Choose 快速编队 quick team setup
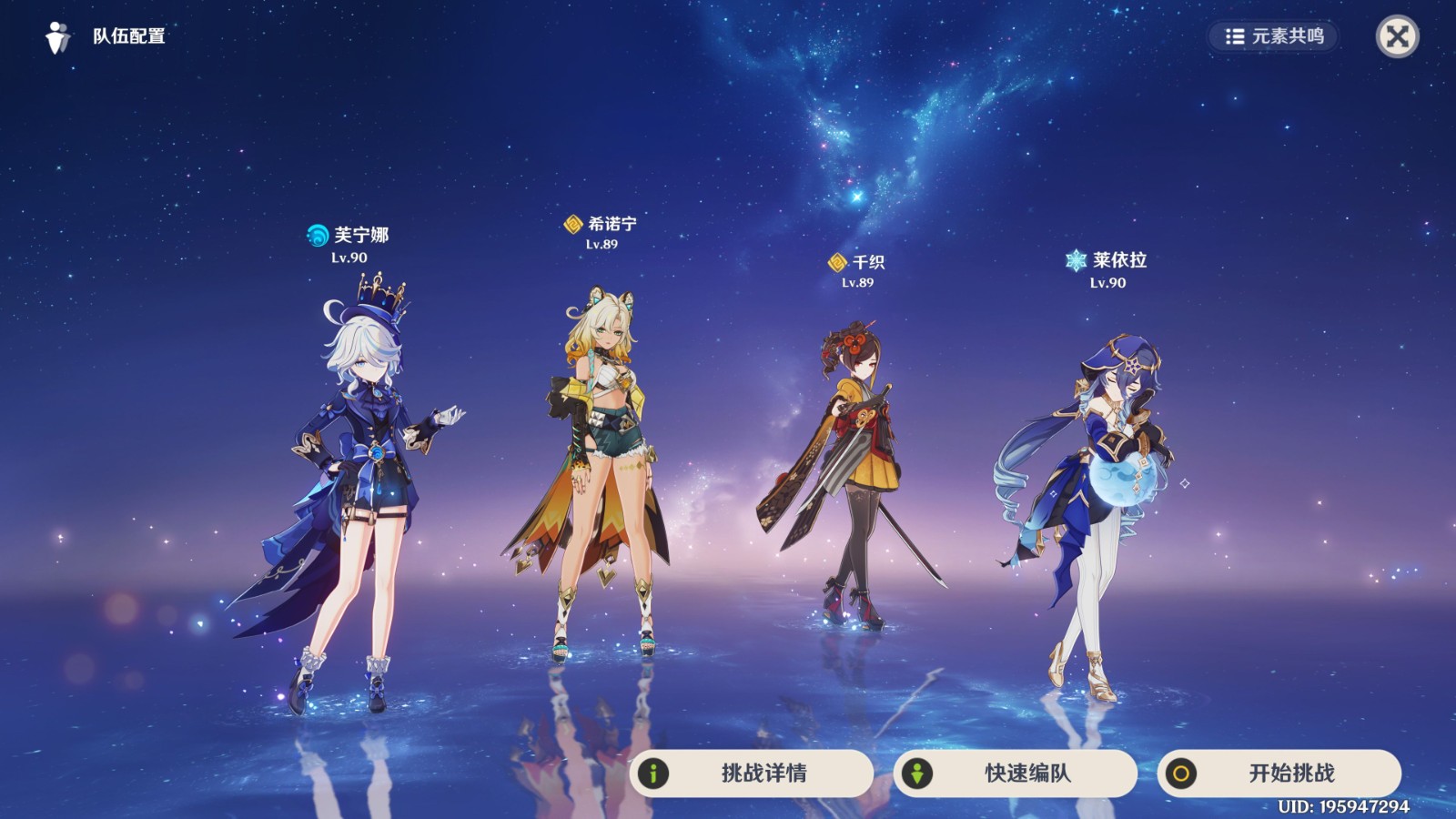1456x819 pixels. [x=1016, y=773]
